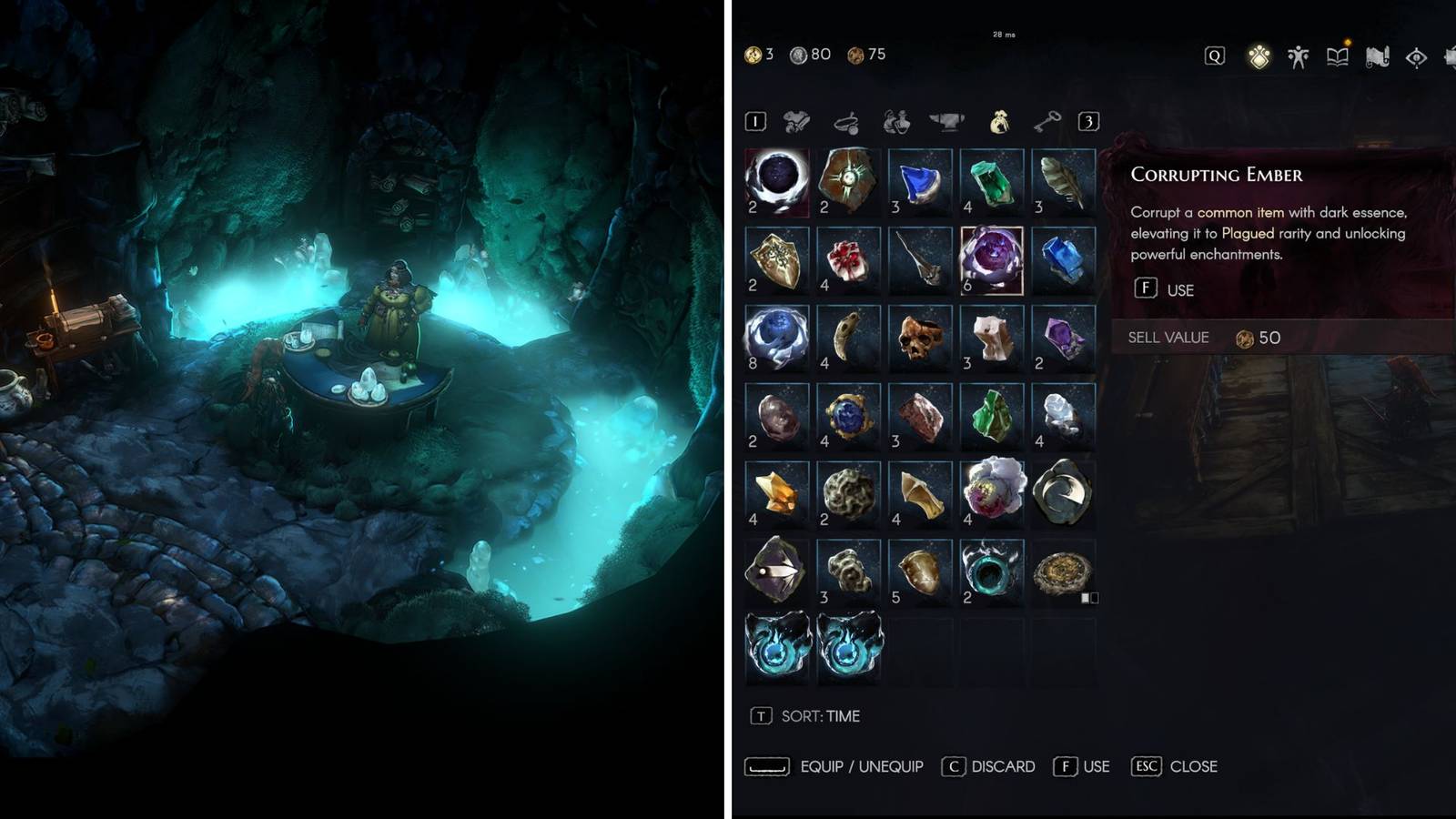This screenshot has height=819, width=1456.
Task: Toggle to inventory page 3
Action: tap(1088, 120)
